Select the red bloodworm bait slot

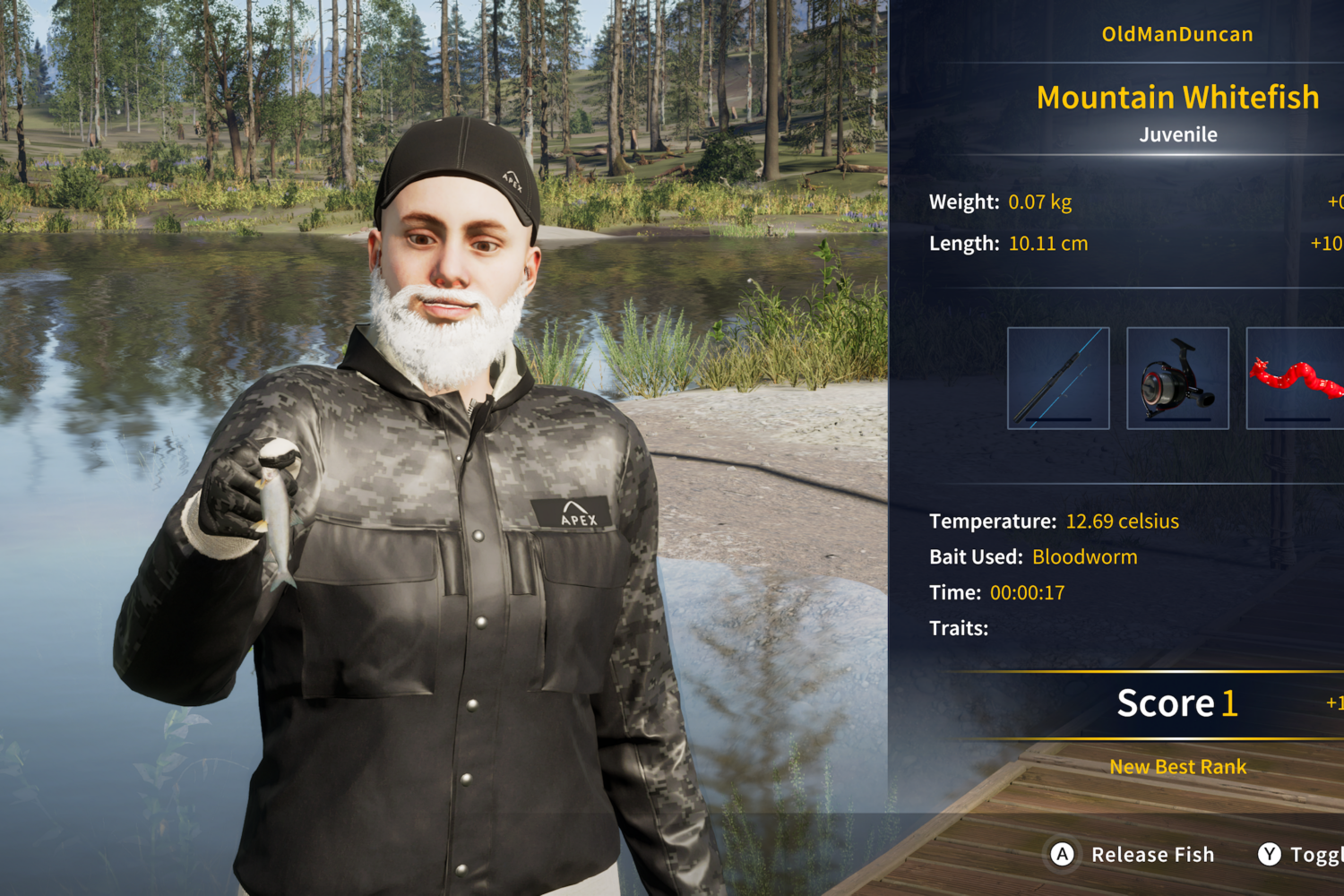point(1296,378)
